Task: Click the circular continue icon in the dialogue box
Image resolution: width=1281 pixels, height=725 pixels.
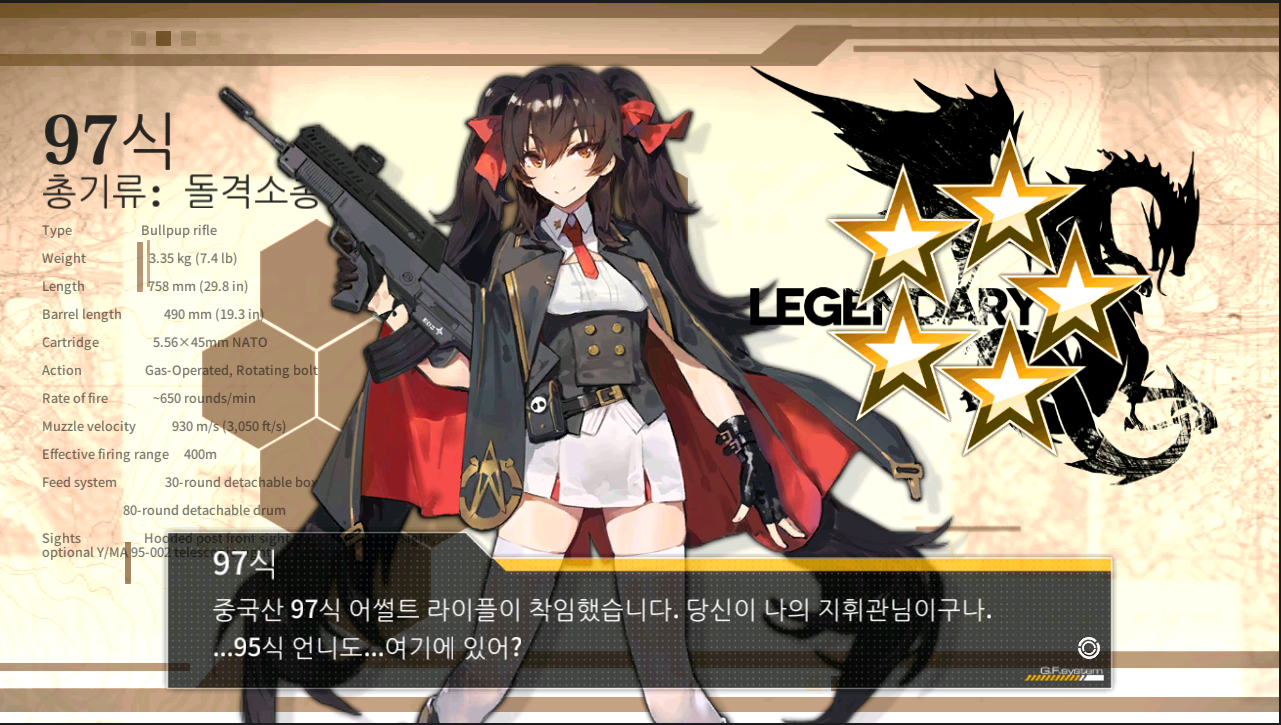Action: pyautogui.click(x=1088, y=647)
